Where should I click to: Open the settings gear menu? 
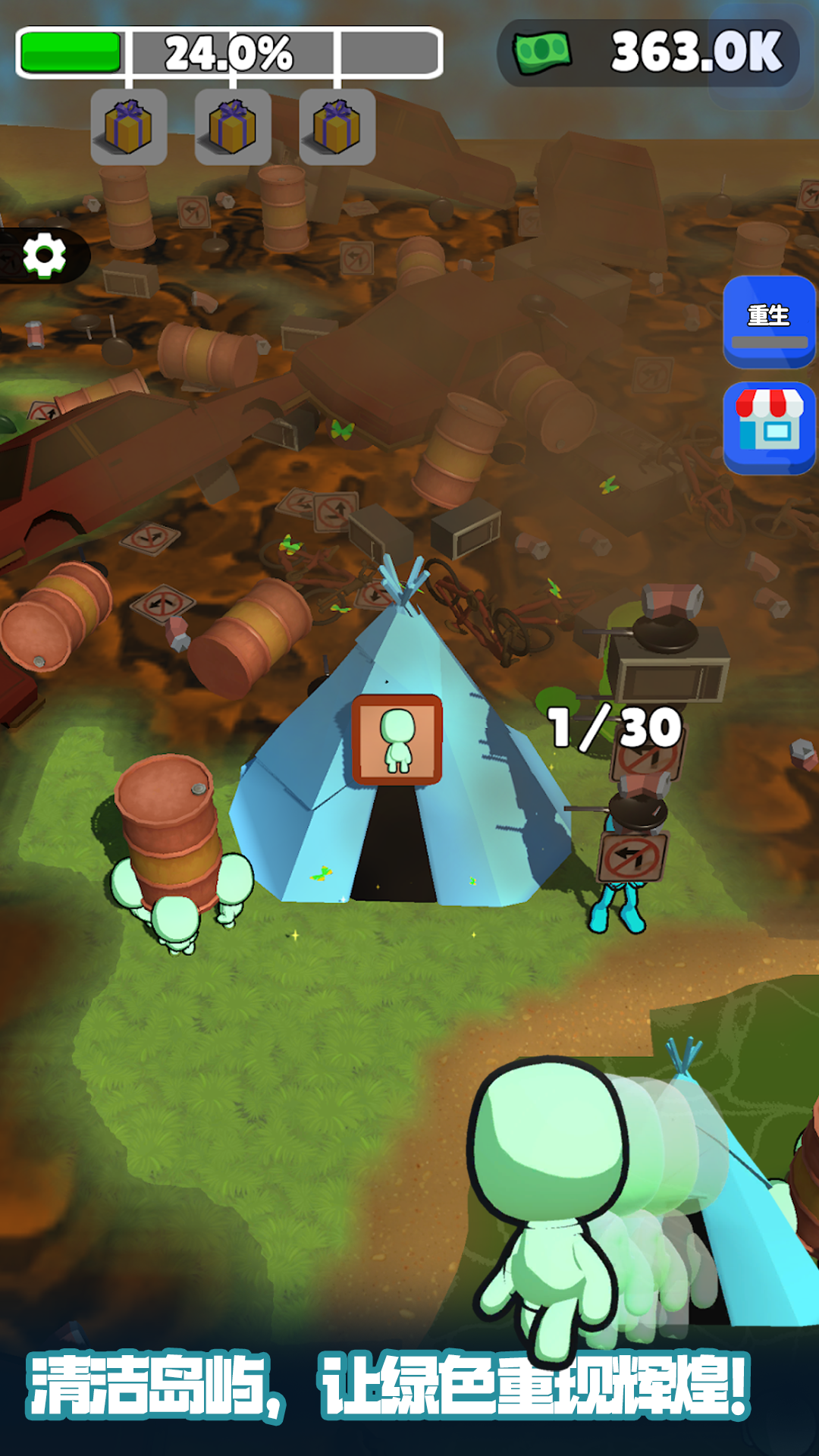pos(44,256)
